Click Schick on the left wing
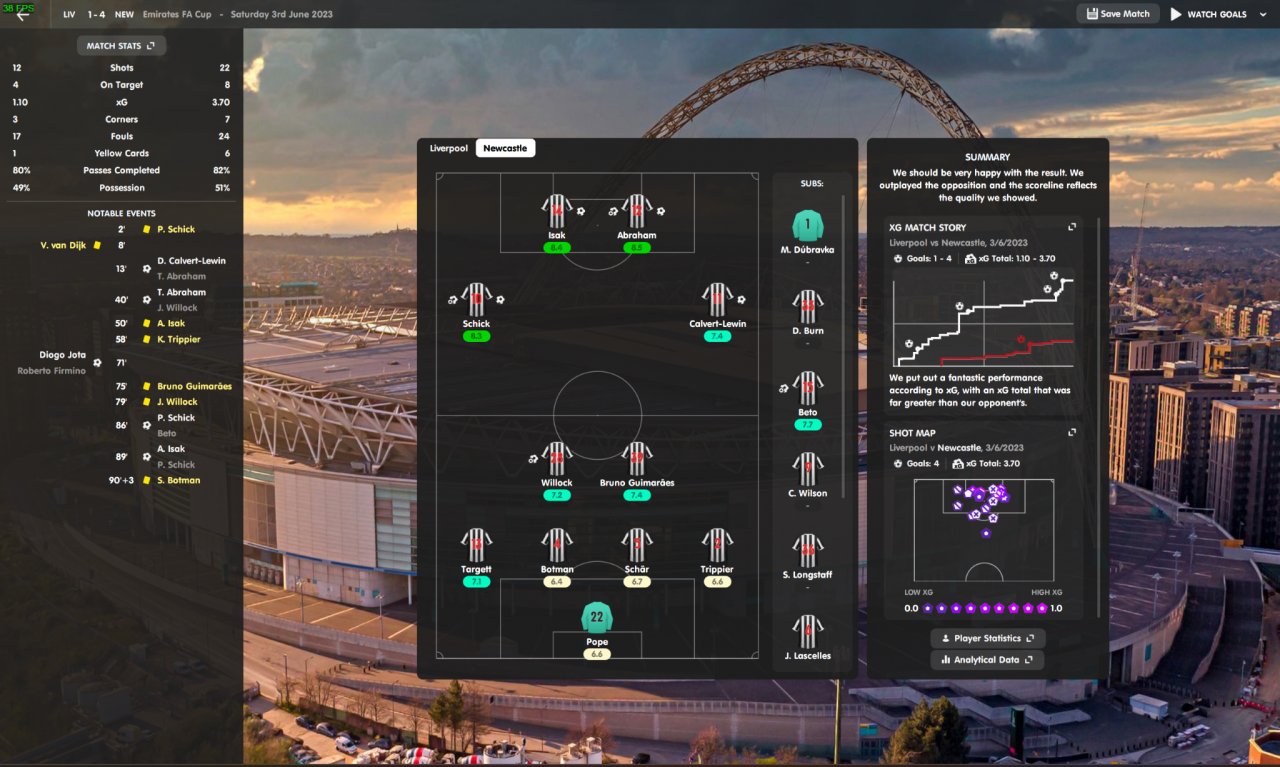 pos(476,300)
